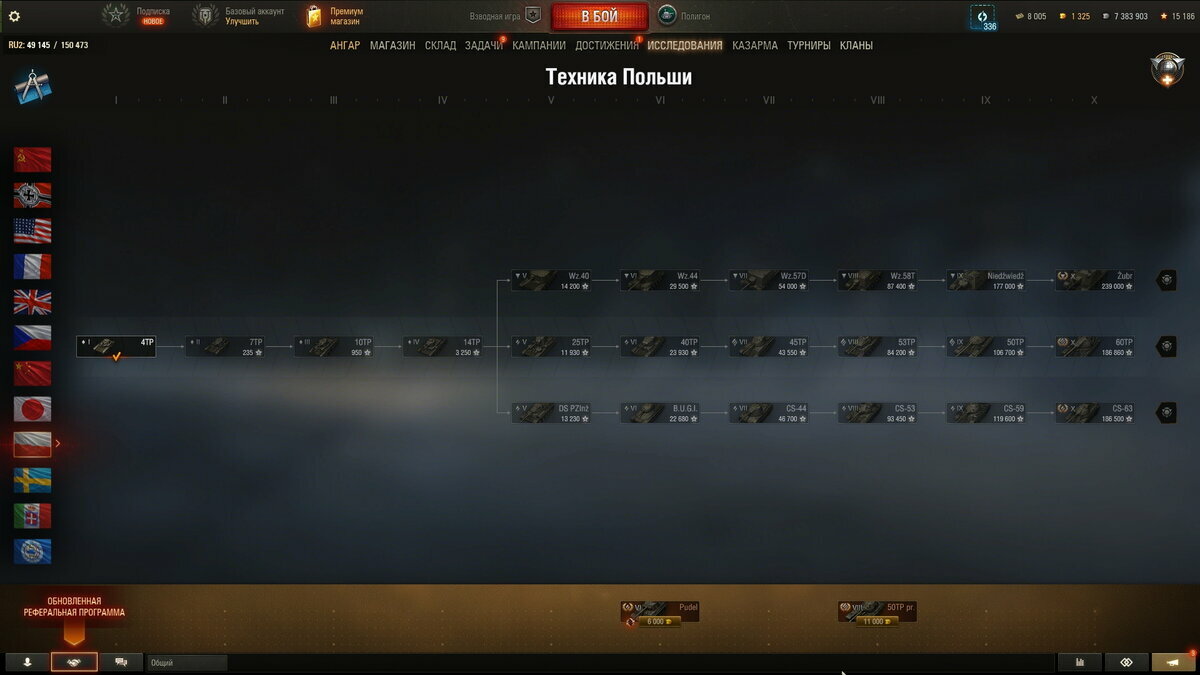Pick the 60TP tier X tank
This screenshot has height=675, width=1200.
coord(1095,346)
